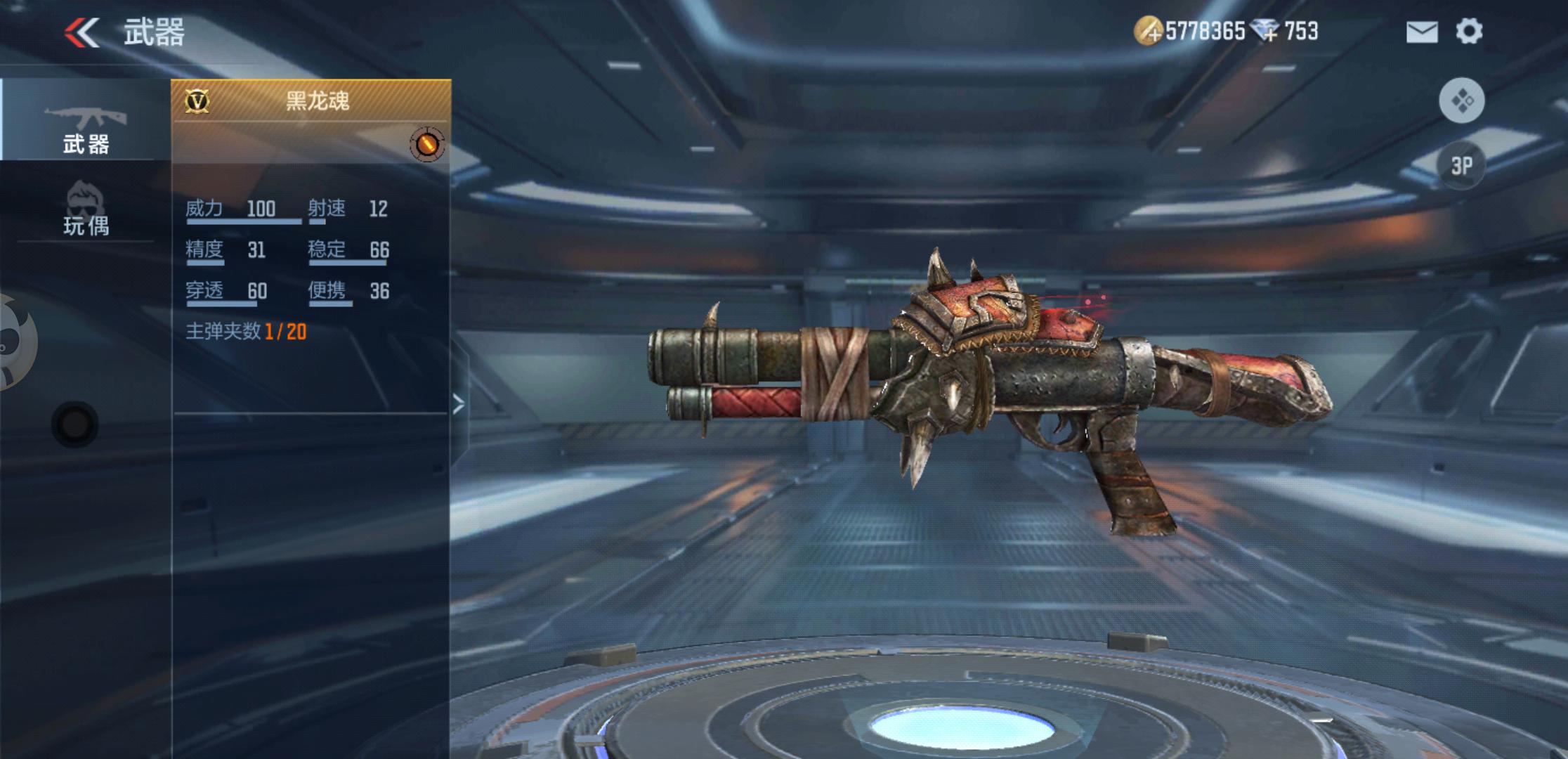Add gold coins via the coin icon
Screen dimensions: 1568x759
1148,32
